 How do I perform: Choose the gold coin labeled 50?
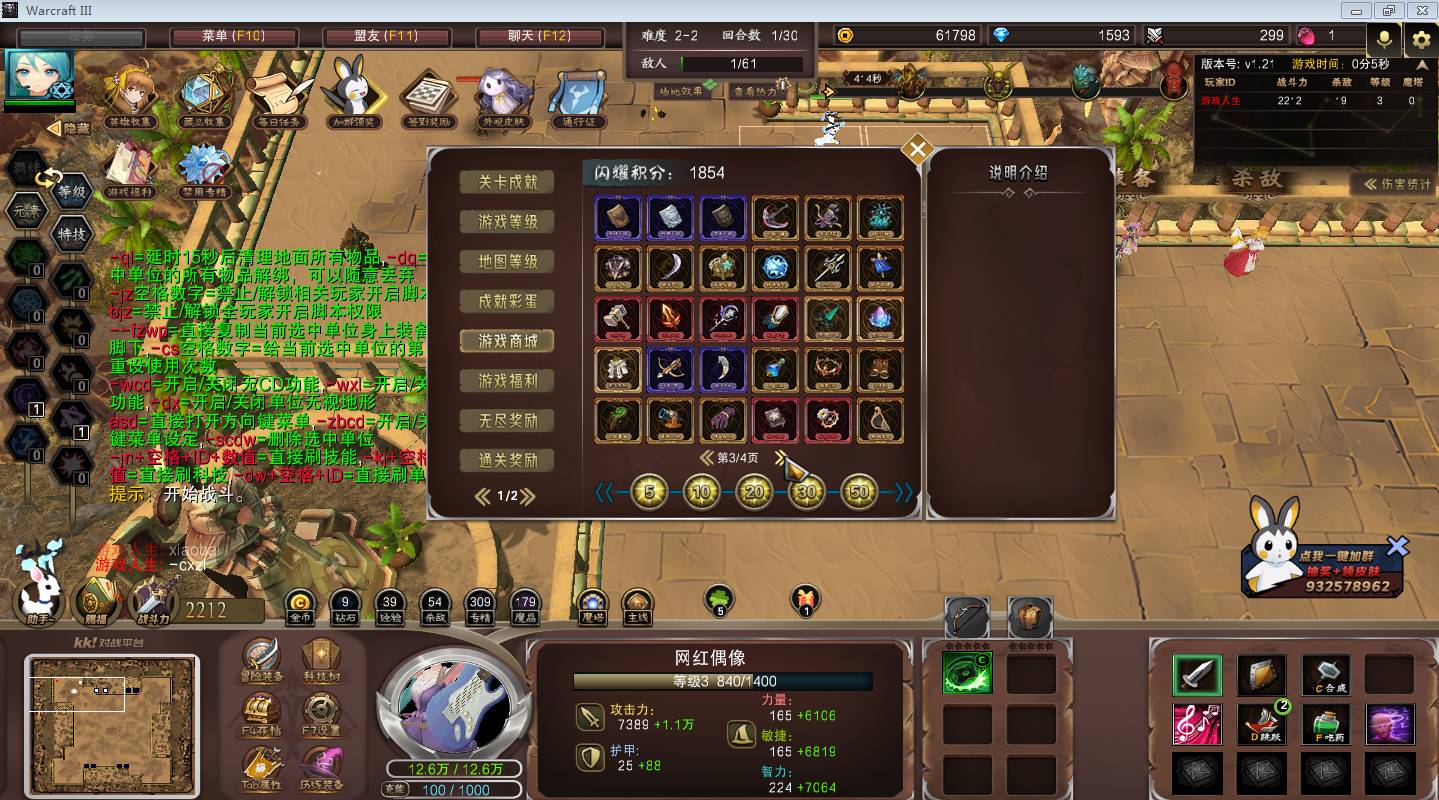tap(858, 492)
